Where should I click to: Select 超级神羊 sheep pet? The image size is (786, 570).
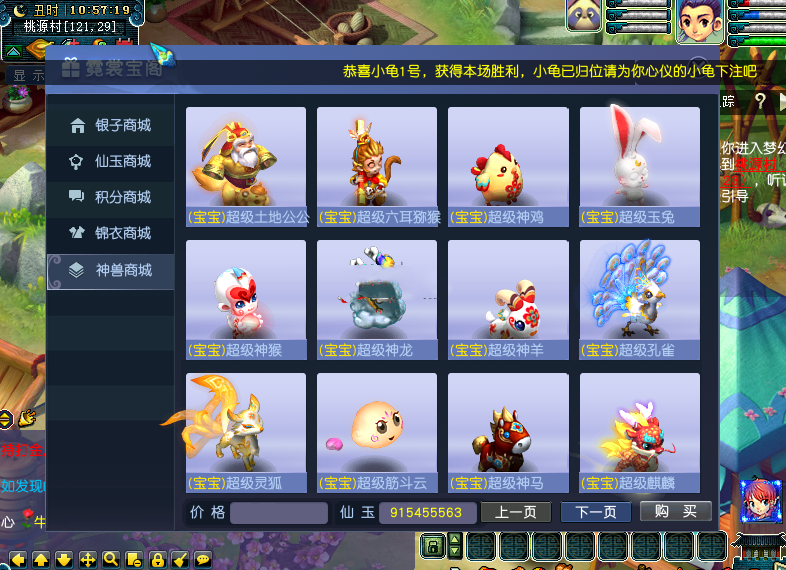tap(508, 298)
